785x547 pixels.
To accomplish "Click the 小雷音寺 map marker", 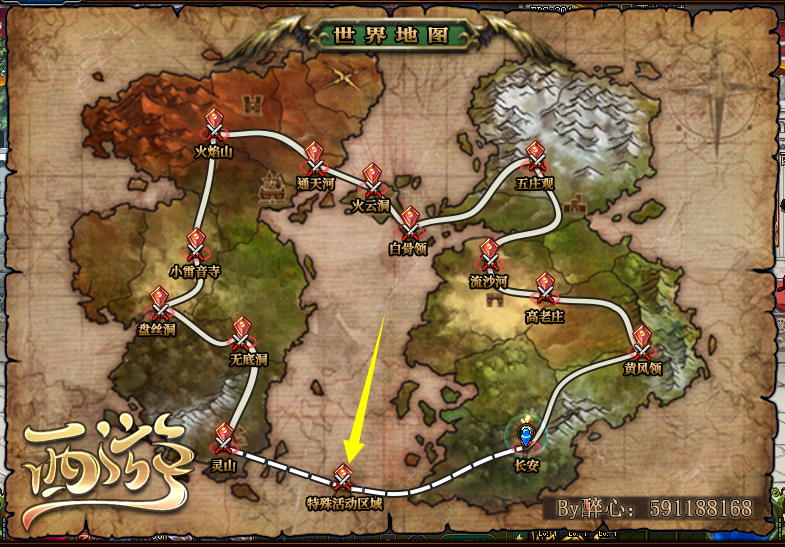I will coord(196,245).
